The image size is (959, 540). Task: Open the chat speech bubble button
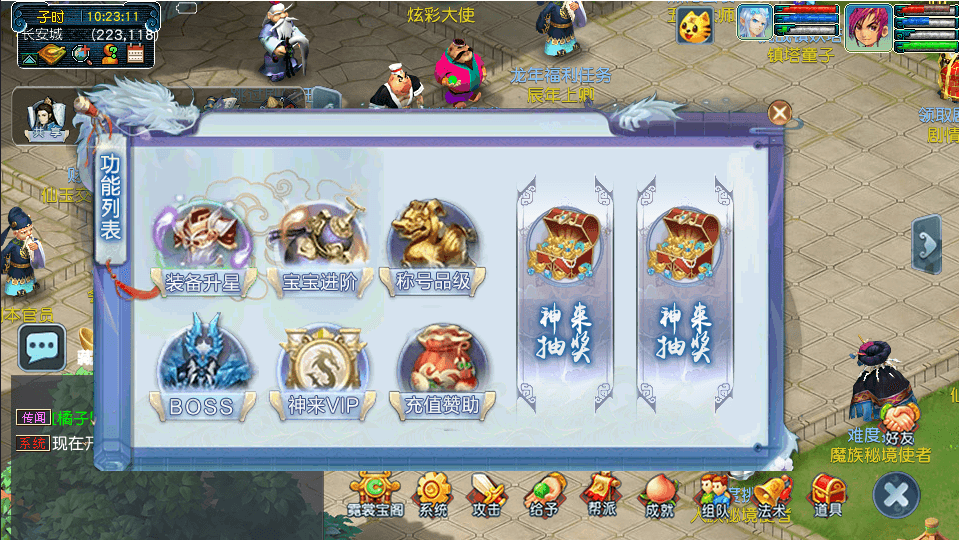(42, 347)
